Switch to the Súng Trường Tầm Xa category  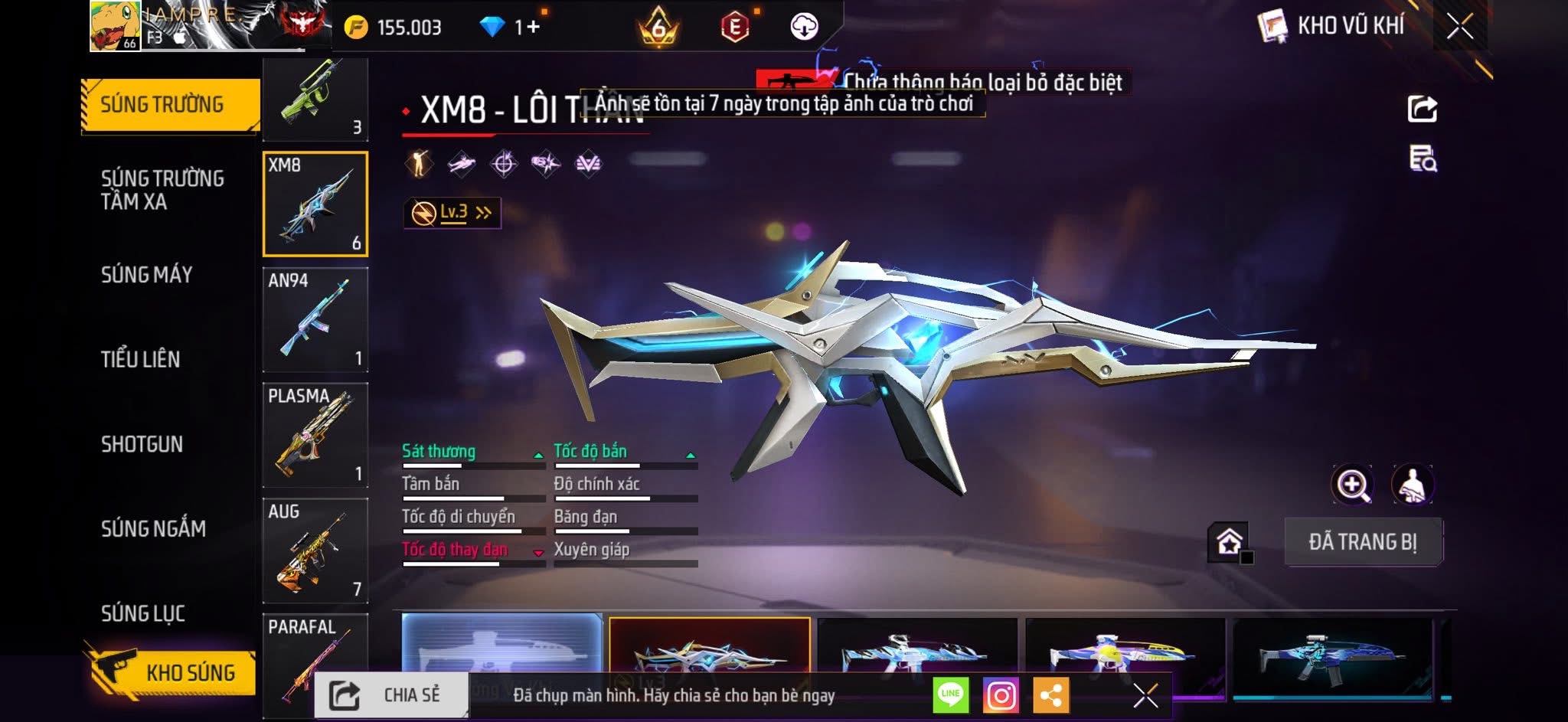point(162,190)
